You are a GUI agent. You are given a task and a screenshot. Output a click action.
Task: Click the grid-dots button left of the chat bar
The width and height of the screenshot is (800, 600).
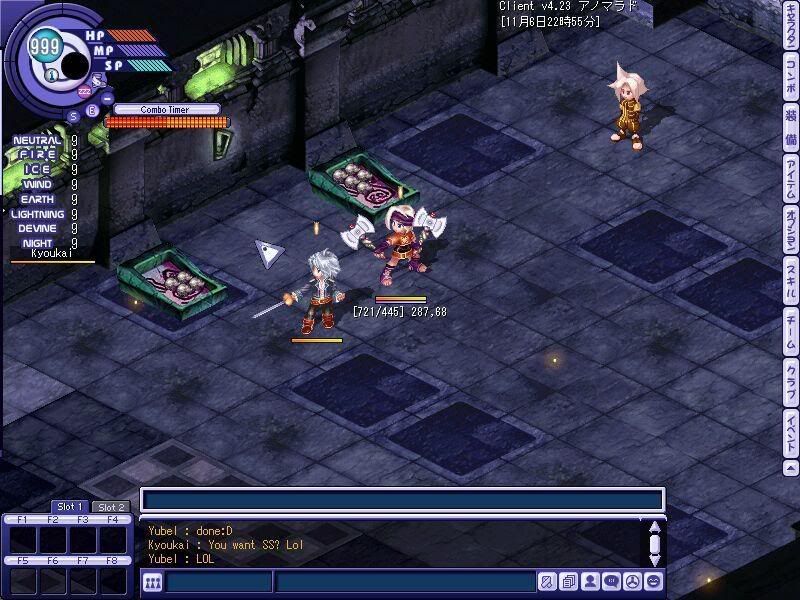(x=152, y=582)
